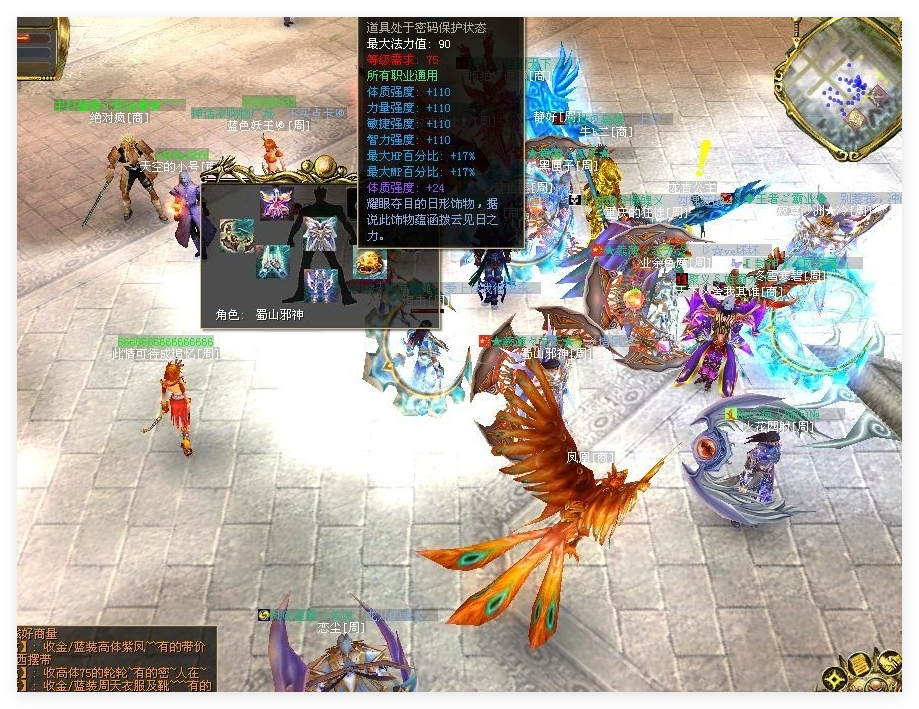Viewport: 919px width, 709px height.
Task: Open the yellow scroll list round button
Action: coord(859,665)
